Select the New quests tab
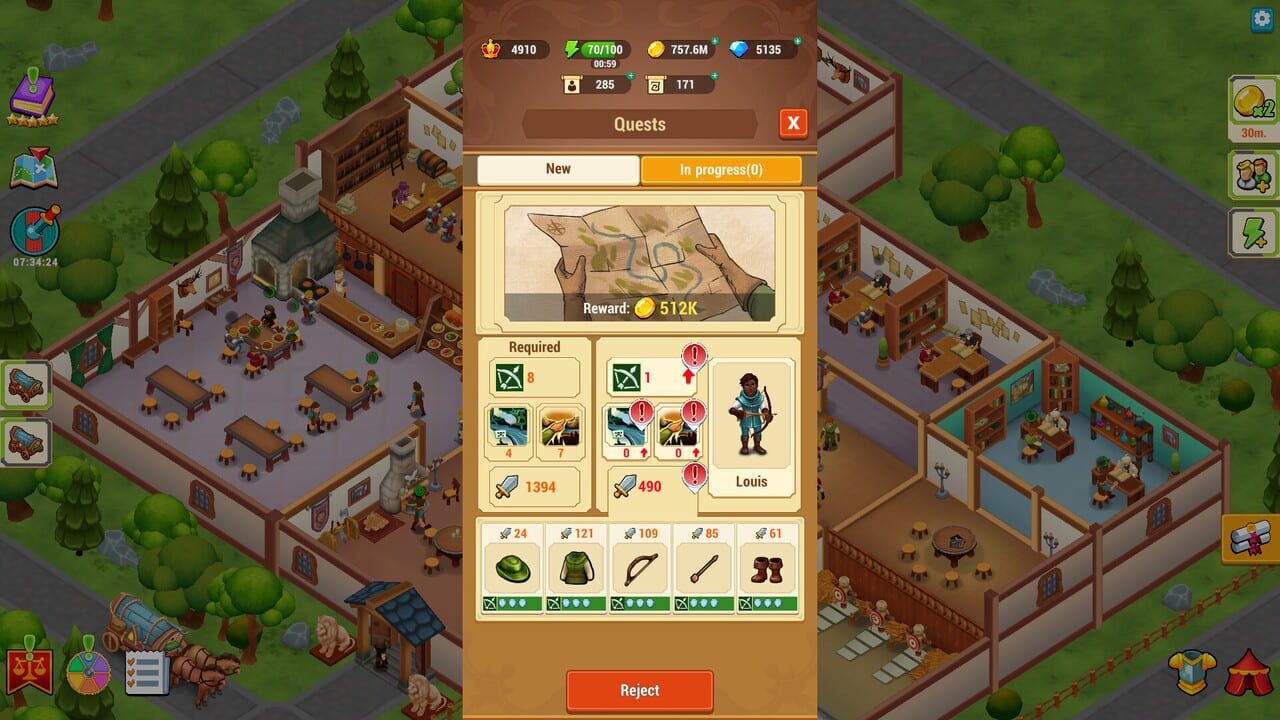 (x=557, y=170)
